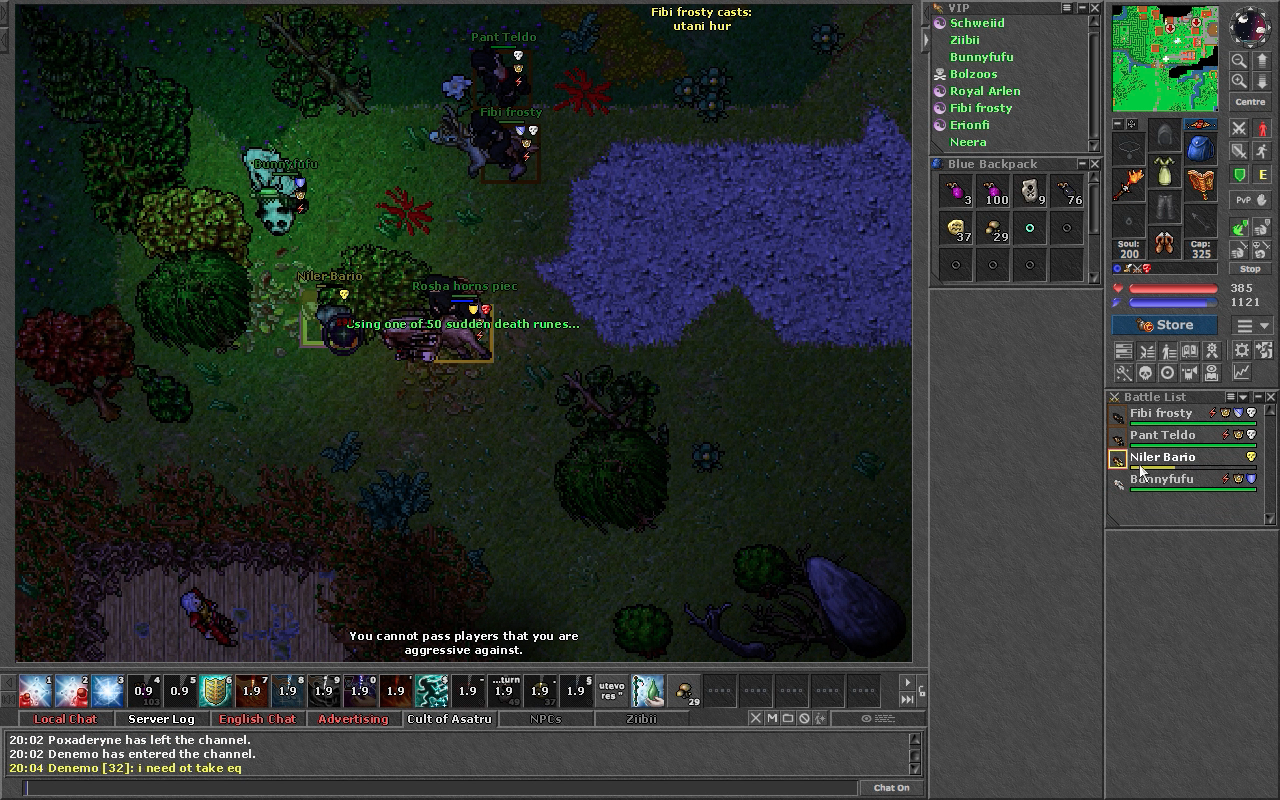Open the Store
Image resolution: width=1280 pixels, height=800 pixels.
1165,325
